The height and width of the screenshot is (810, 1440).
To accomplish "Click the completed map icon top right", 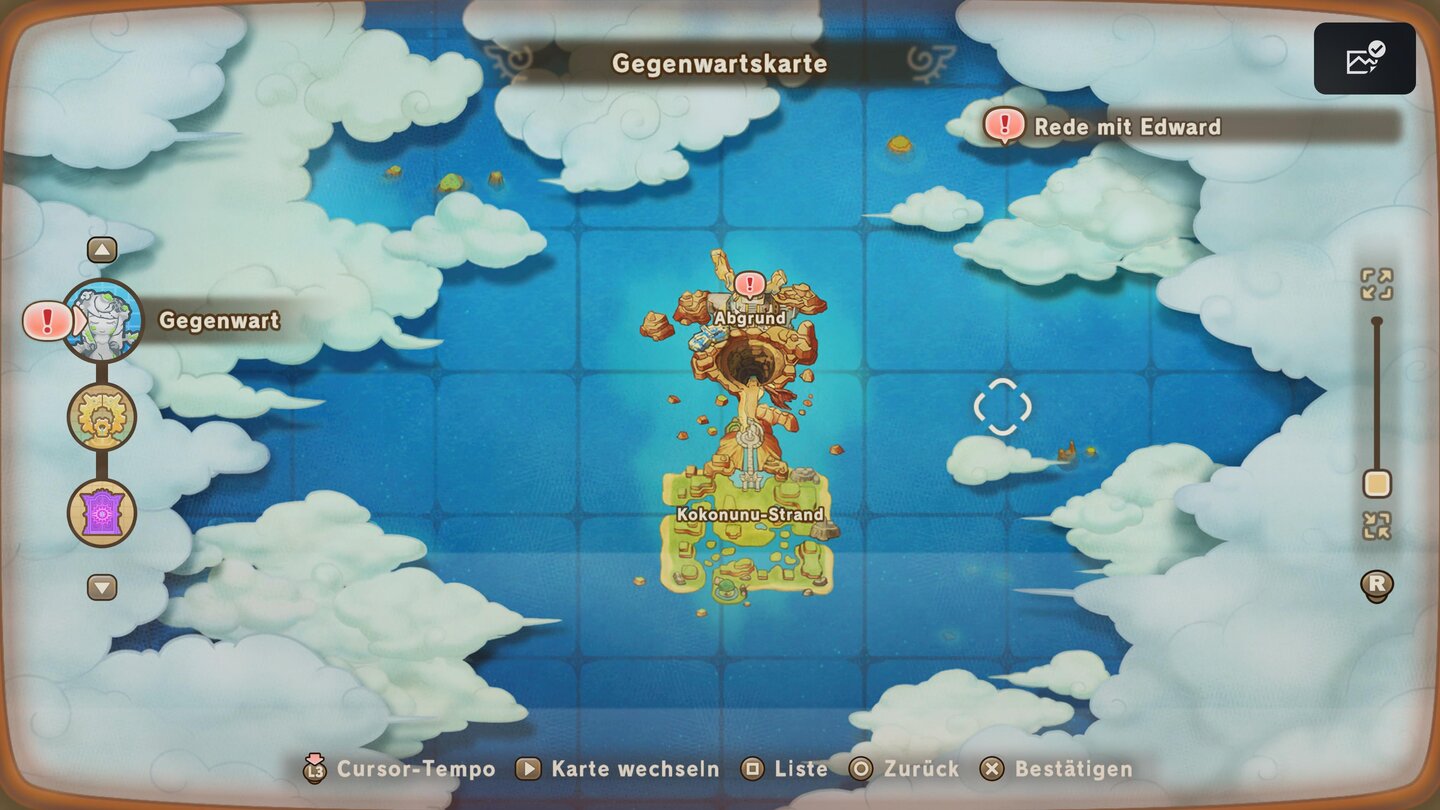I will click(1364, 57).
